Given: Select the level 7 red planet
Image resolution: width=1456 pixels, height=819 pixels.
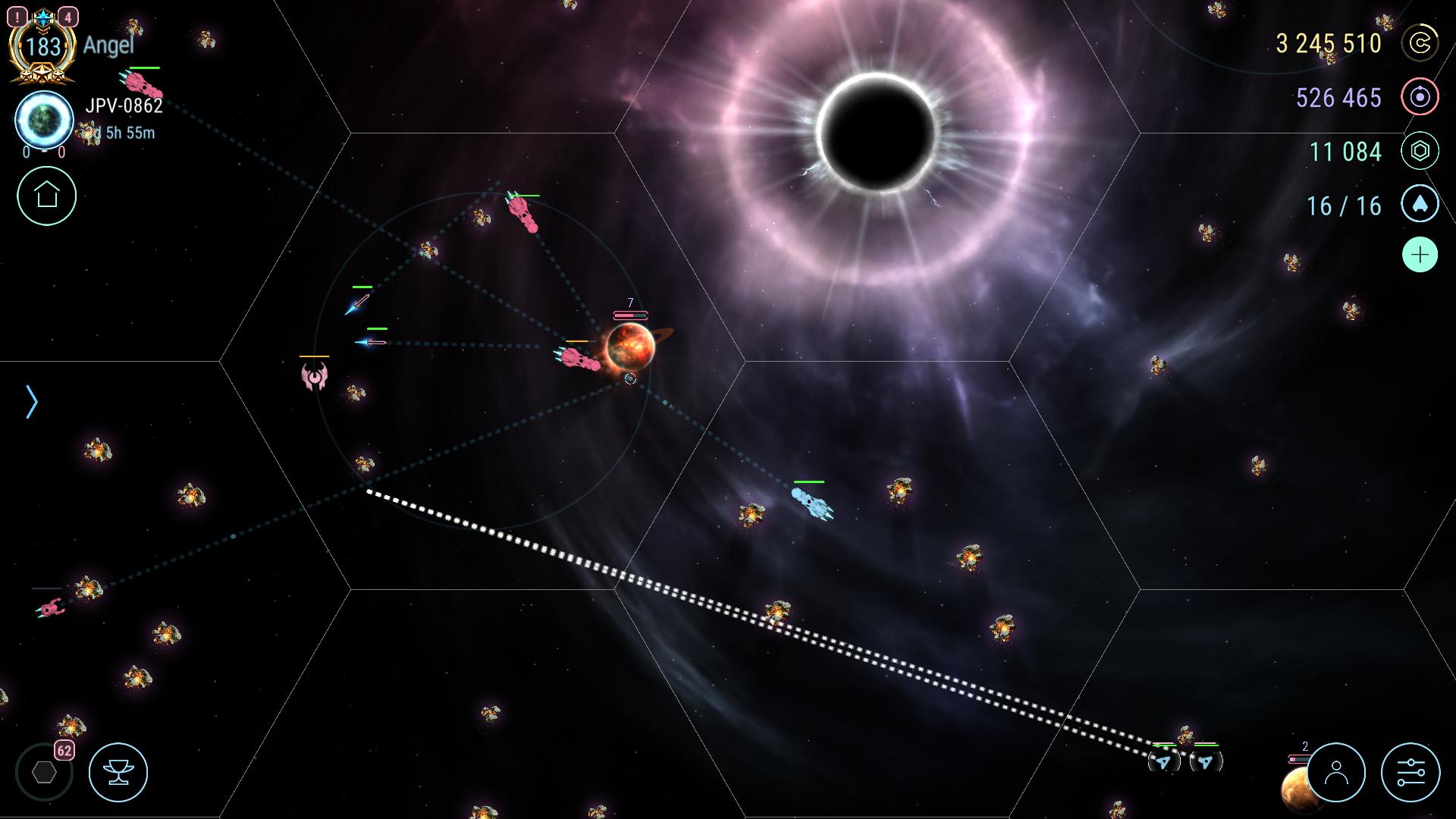Looking at the screenshot, I should [x=630, y=345].
